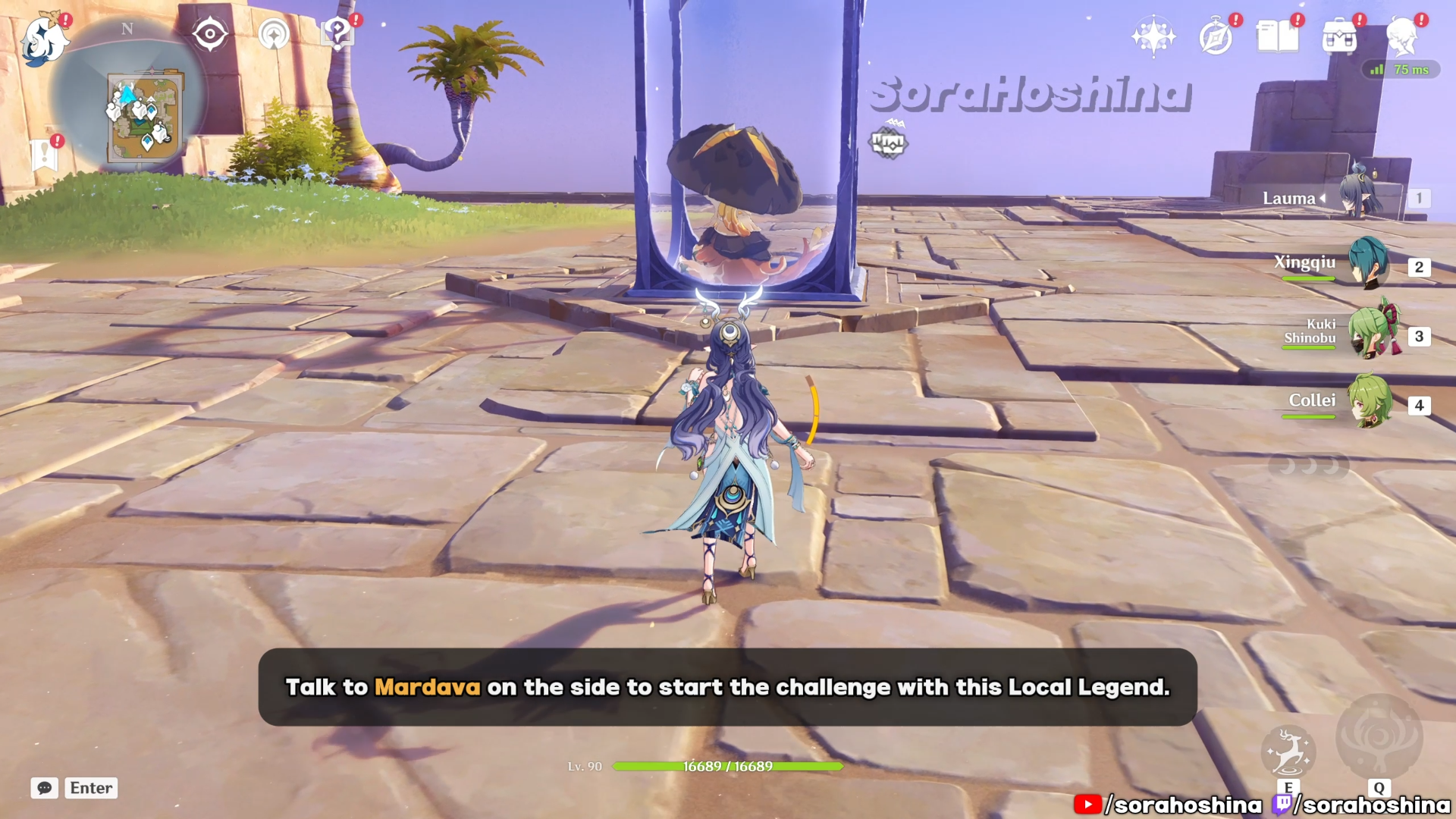1456x819 pixels.
Task: Open the chat speech bubble icon
Action: (45, 788)
